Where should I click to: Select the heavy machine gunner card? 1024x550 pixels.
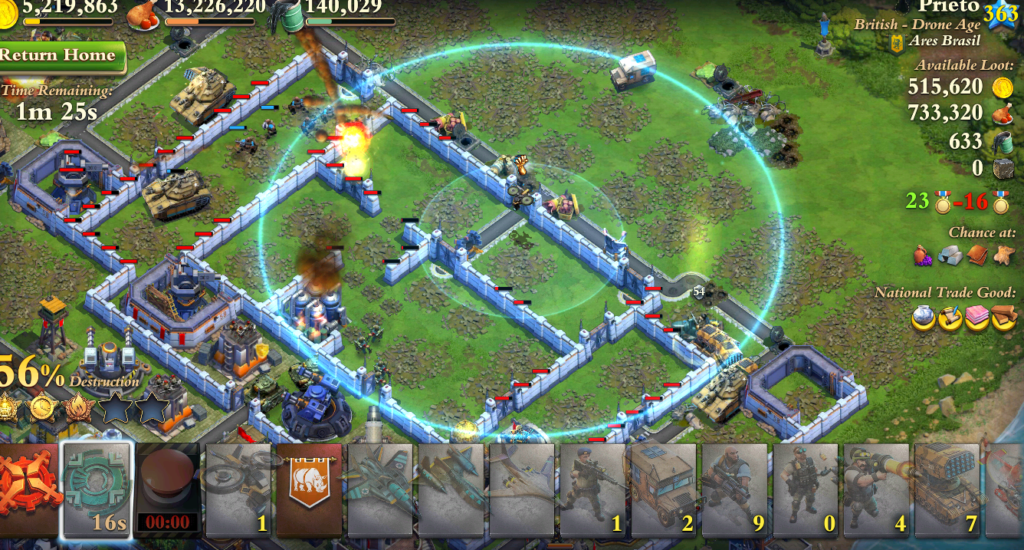point(735,490)
